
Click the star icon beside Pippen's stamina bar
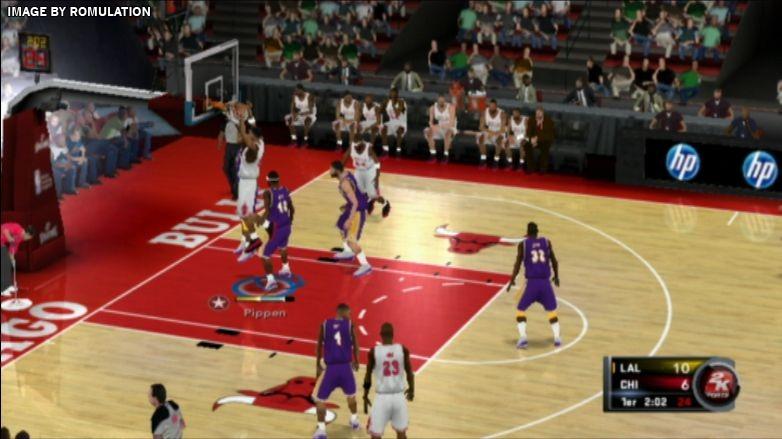218,301
